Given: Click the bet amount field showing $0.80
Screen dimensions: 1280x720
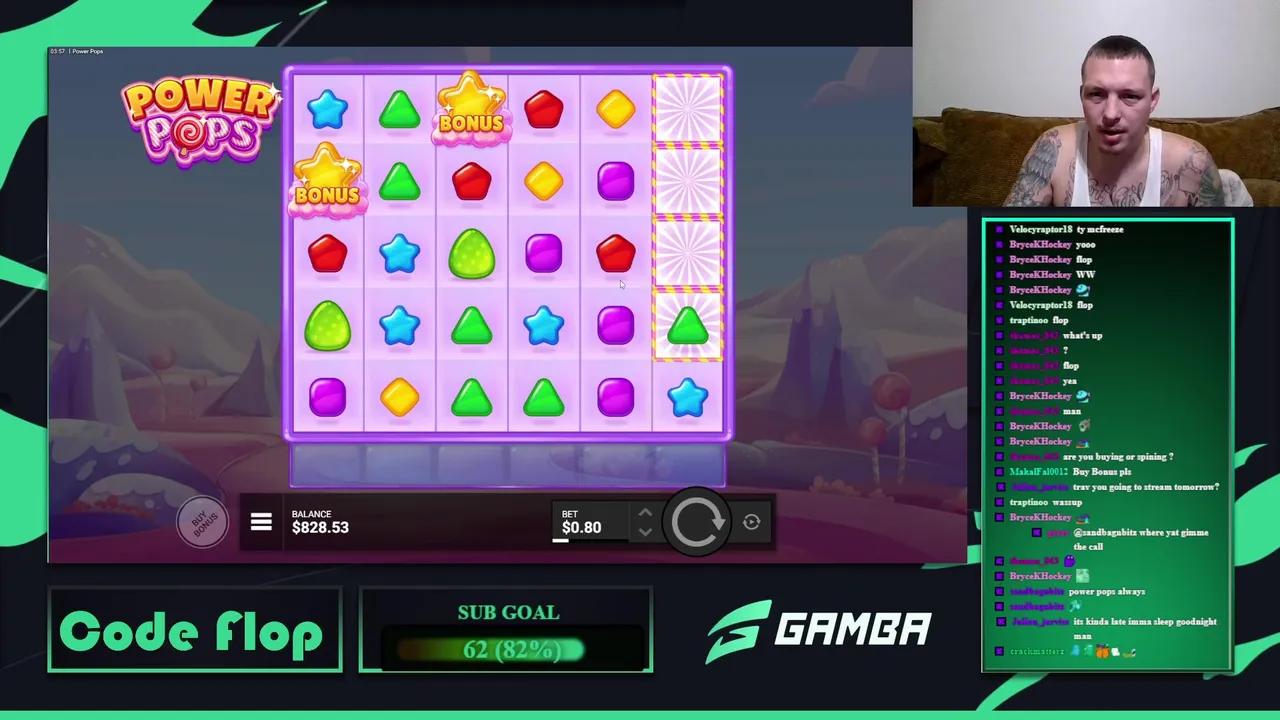Looking at the screenshot, I should coord(581,527).
